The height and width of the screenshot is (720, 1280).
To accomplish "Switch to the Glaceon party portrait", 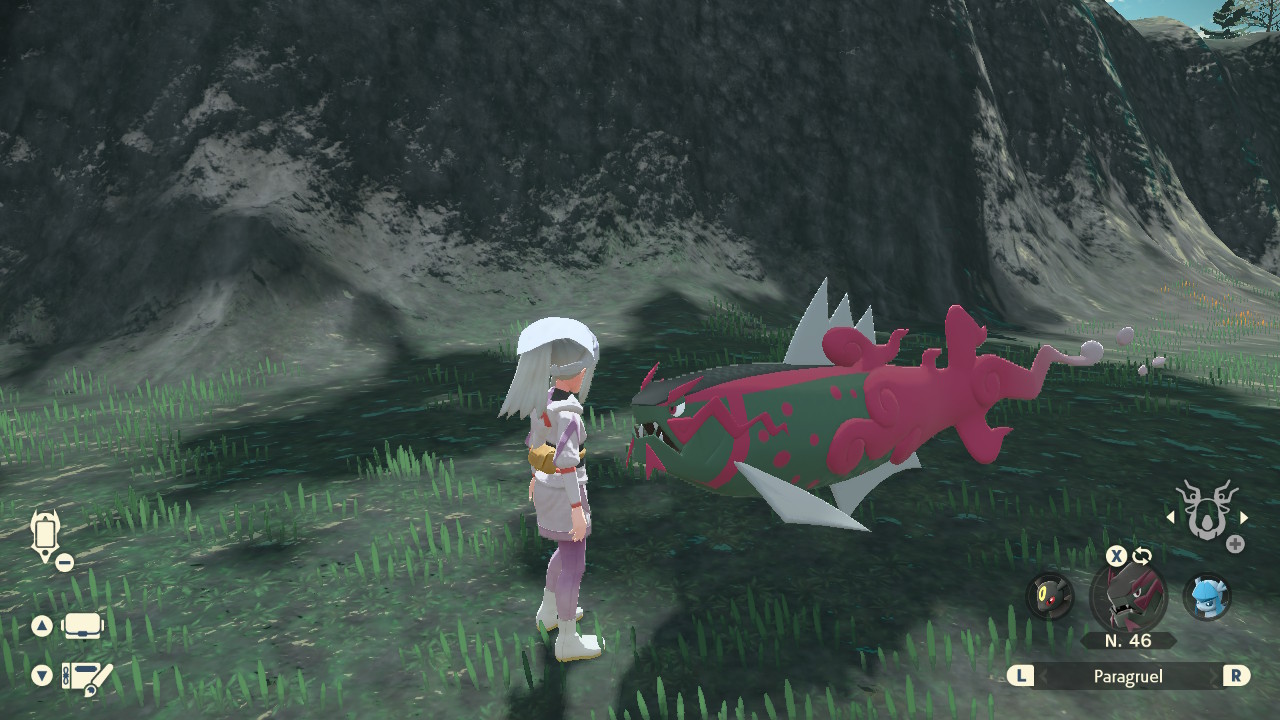I will coord(1207,597).
